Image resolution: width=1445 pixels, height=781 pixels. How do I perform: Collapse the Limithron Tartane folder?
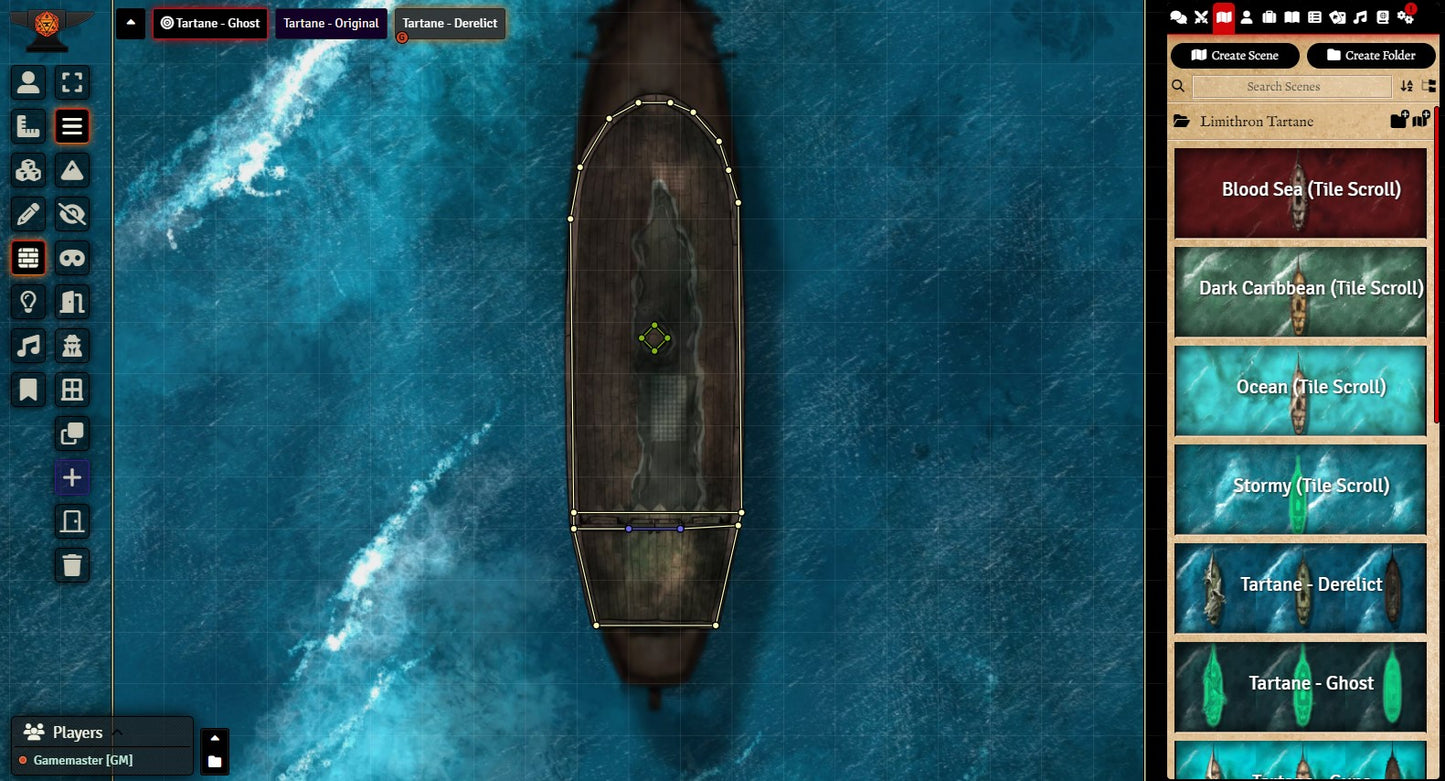pyautogui.click(x=1256, y=121)
